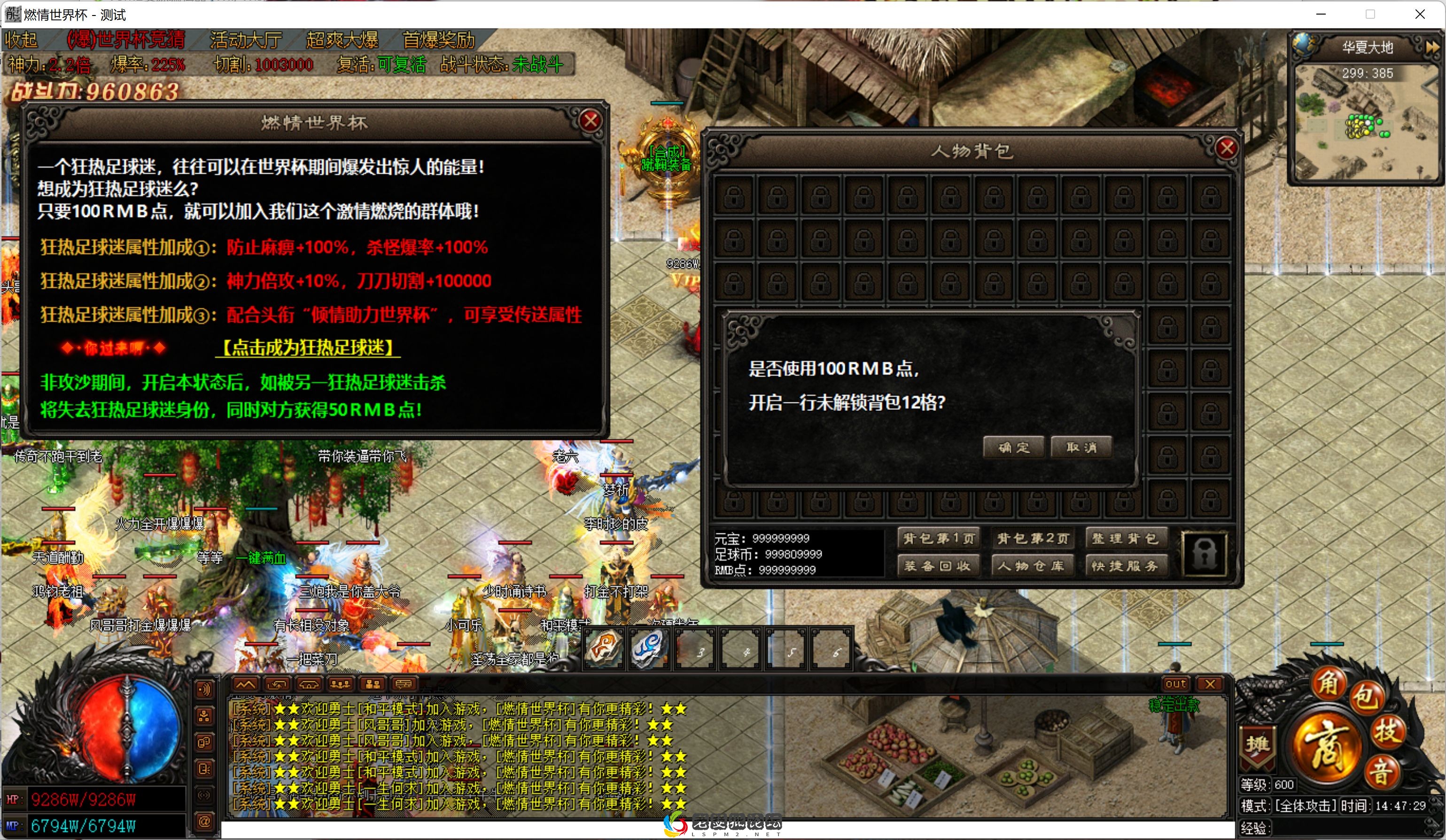Confirm unlock with 确定 button
Image resolution: width=1446 pixels, height=840 pixels.
tap(1014, 447)
